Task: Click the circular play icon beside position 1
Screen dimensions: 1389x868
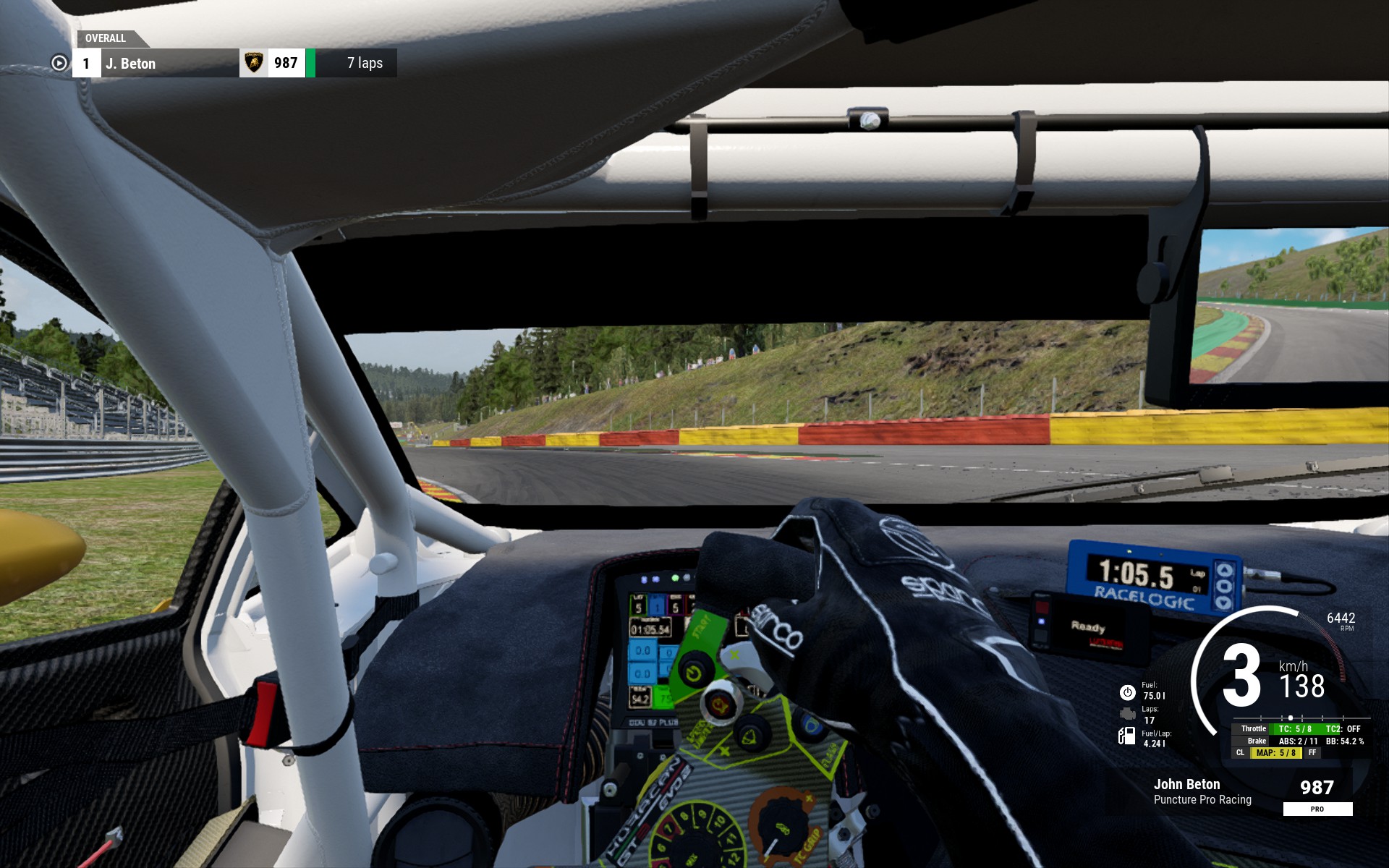Action: tap(59, 64)
